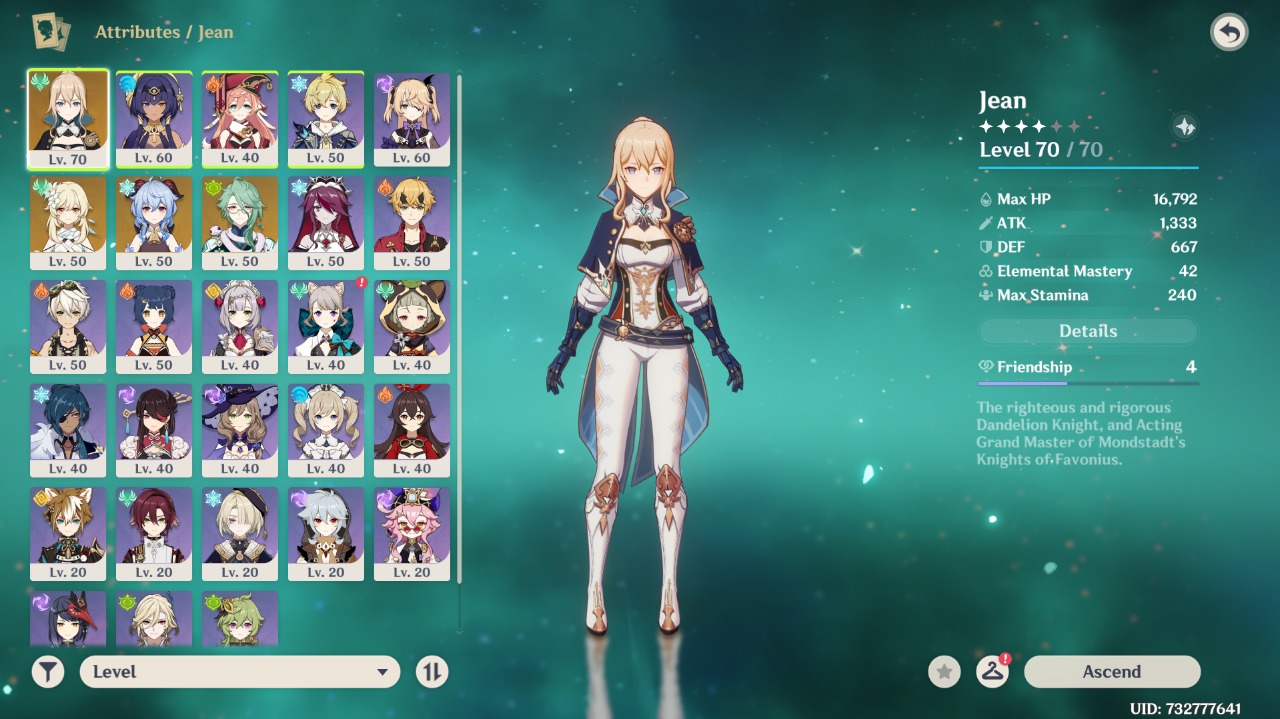
Task: Choose Razor's Lv. 20 tile
Action: (326, 534)
